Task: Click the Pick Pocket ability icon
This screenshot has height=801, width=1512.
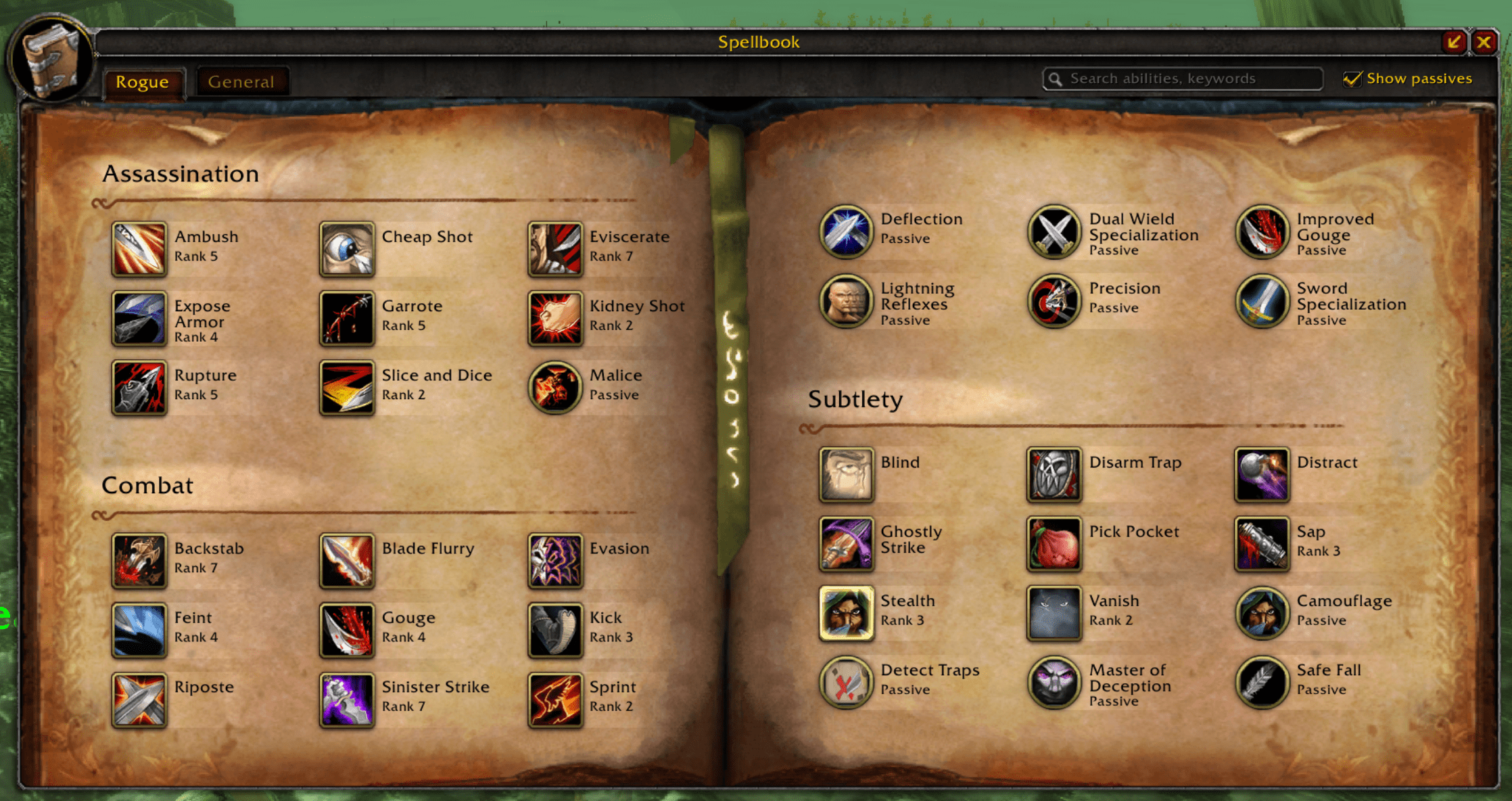Action: [x=1054, y=543]
